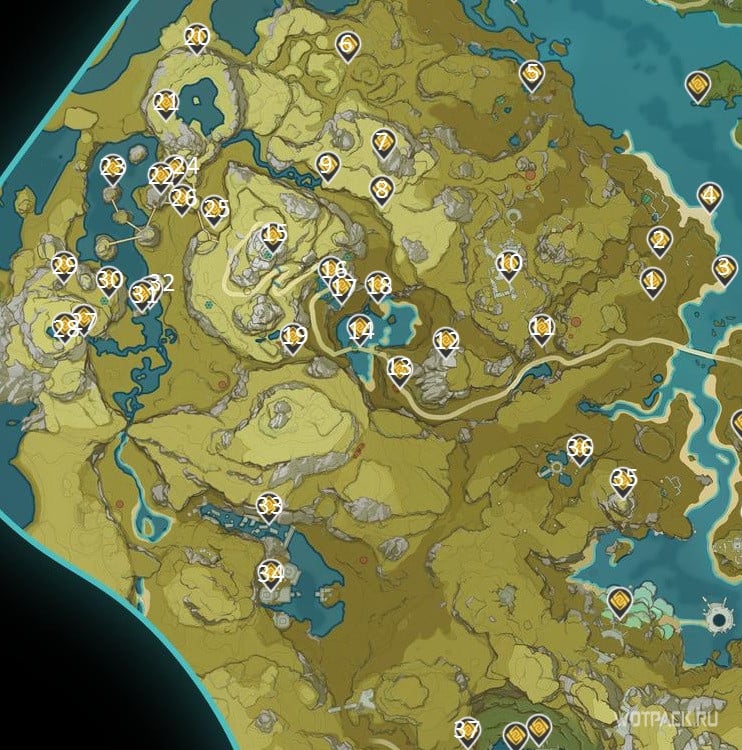The width and height of the screenshot is (742, 750).
Task: Select the marker numbered 36
Action: 579,450
